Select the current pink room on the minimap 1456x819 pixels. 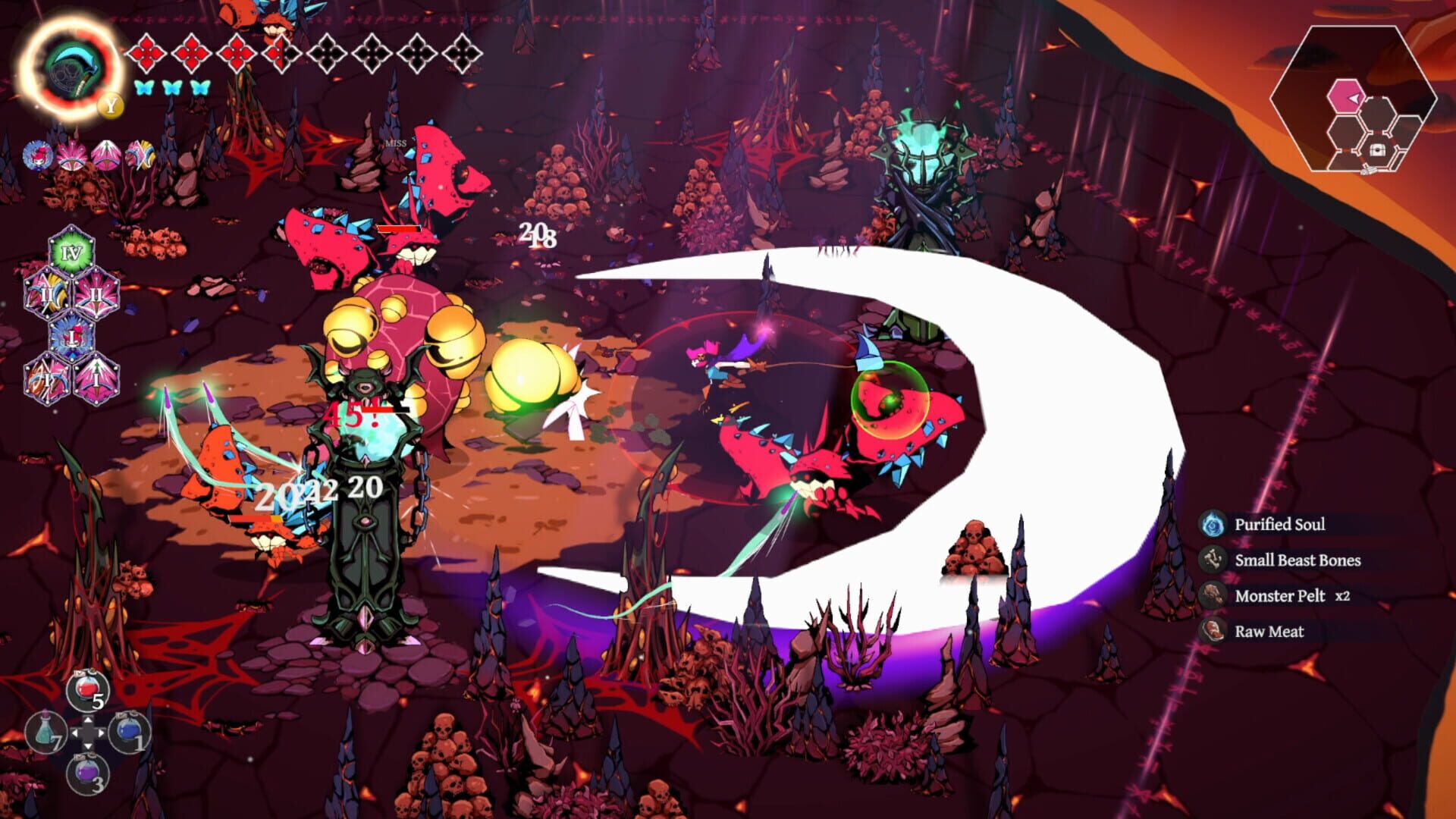tap(1347, 96)
